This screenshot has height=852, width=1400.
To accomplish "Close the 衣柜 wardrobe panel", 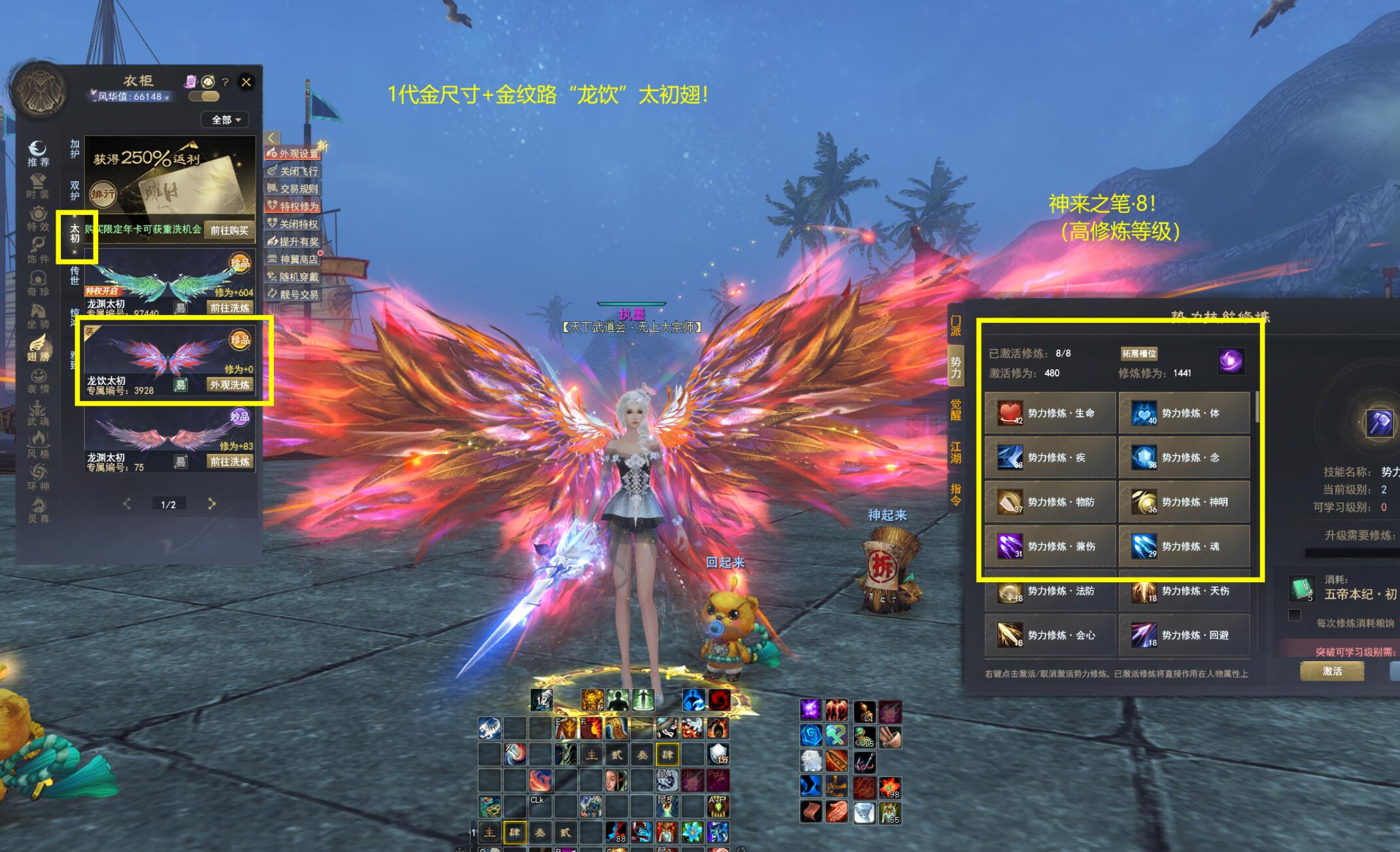I will [246, 82].
